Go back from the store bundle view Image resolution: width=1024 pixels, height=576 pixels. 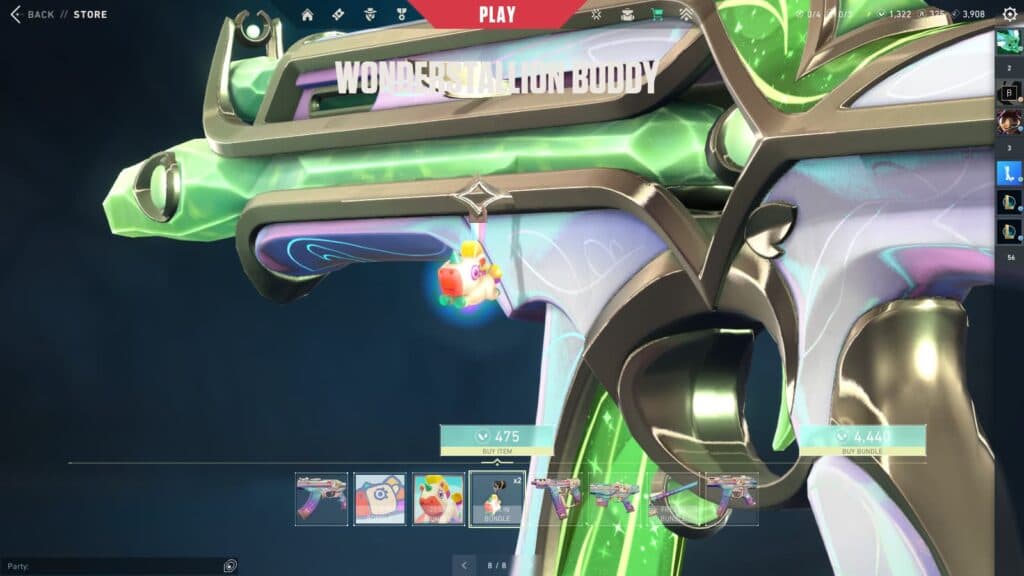[x=32, y=15]
